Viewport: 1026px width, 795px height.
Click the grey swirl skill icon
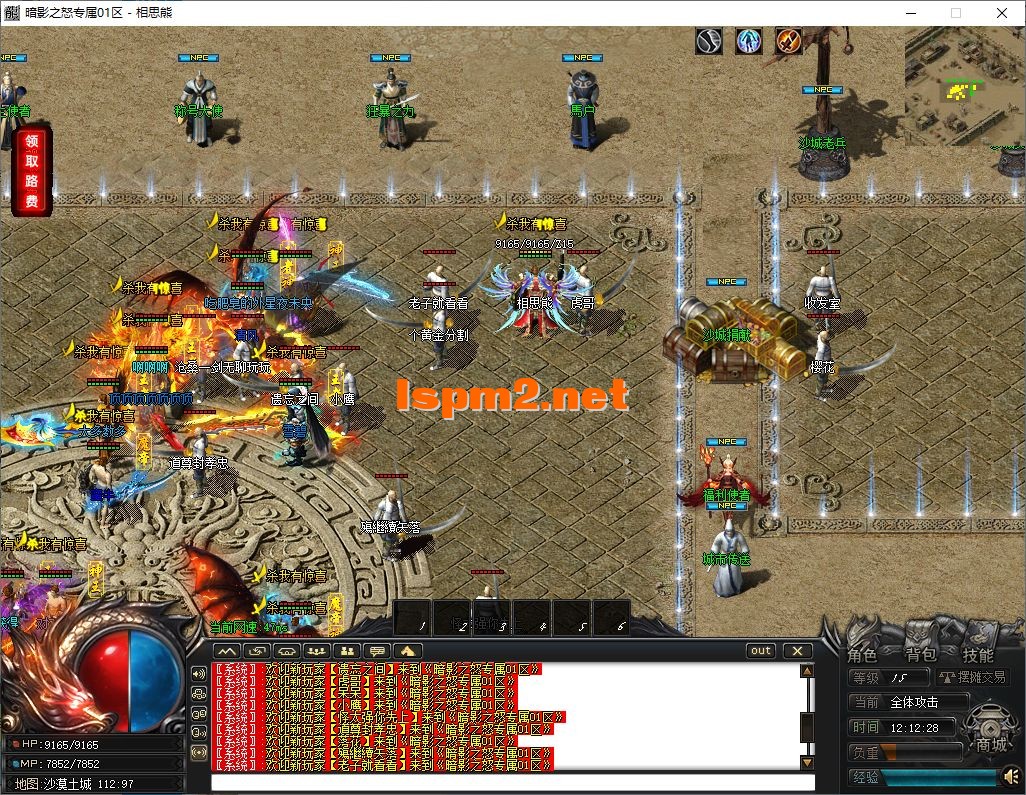(x=709, y=41)
